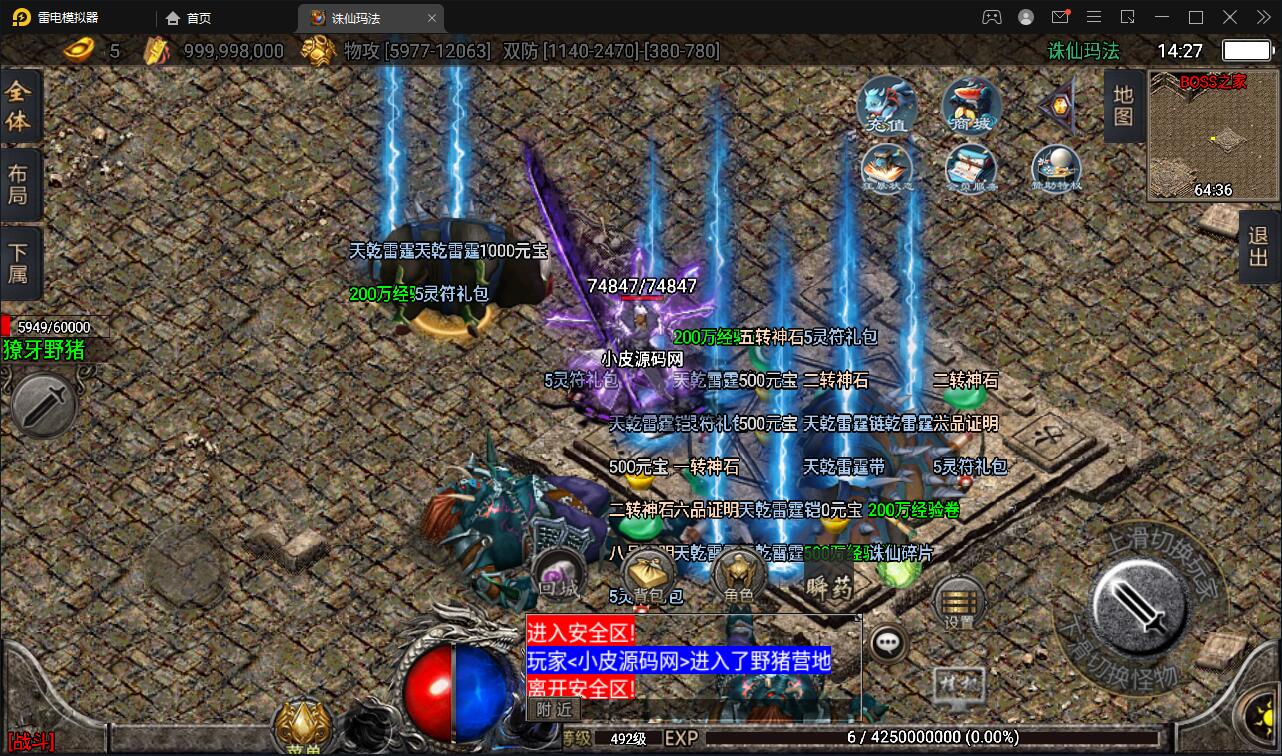Screen dimensions: 1282x756
Task: Switch to the 附近 nearby chat tab
Action: pos(553,708)
